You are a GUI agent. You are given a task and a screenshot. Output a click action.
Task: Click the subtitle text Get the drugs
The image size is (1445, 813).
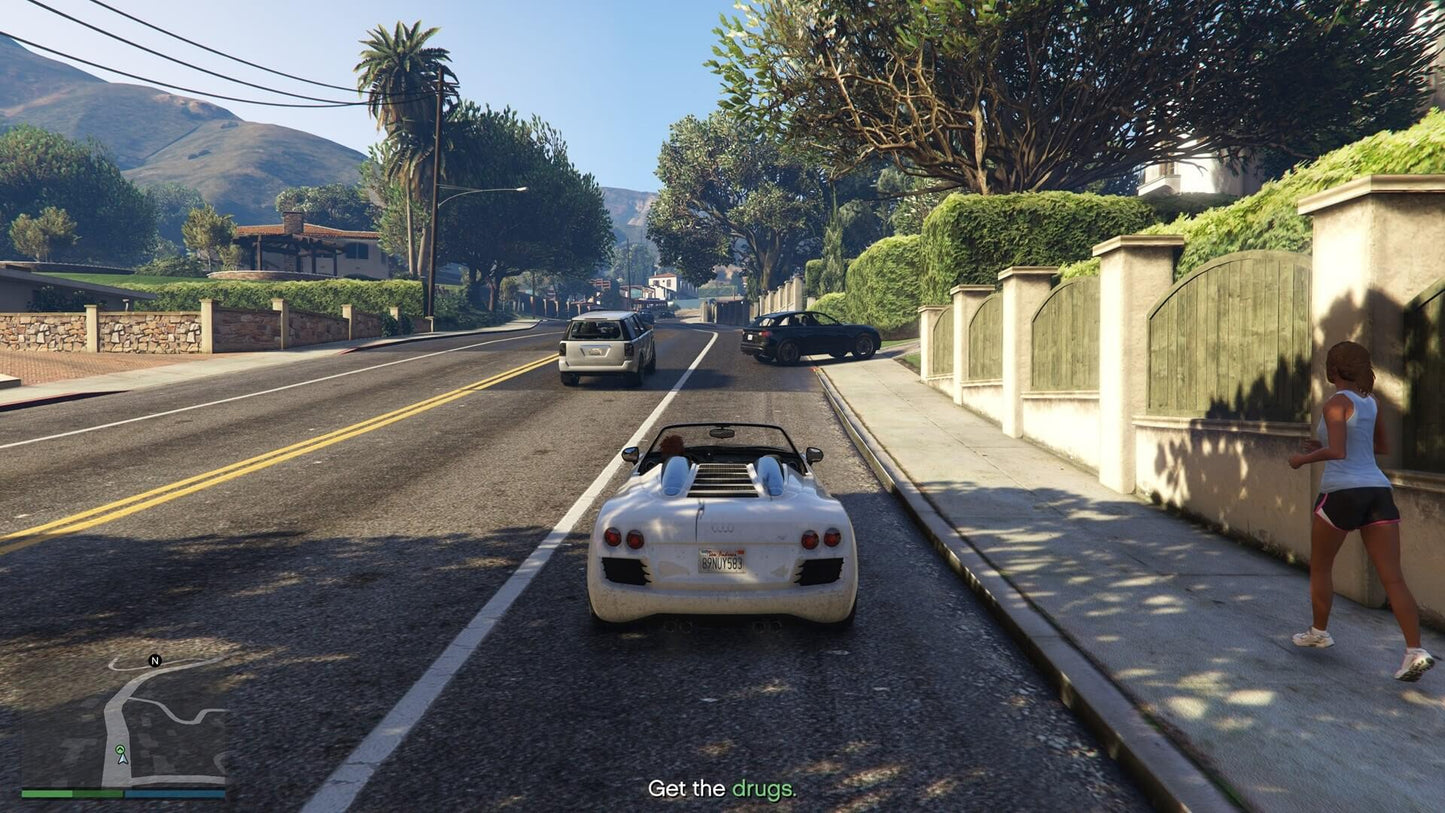point(723,787)
